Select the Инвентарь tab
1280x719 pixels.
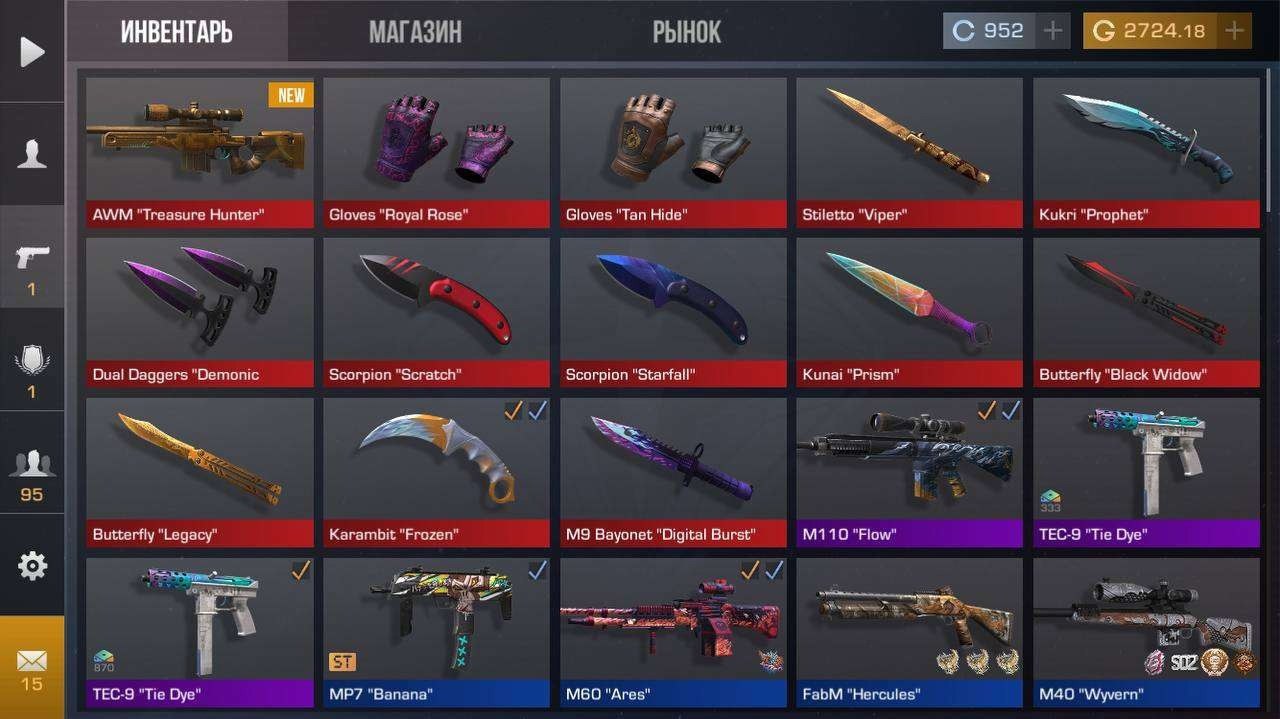coord(177,32)
